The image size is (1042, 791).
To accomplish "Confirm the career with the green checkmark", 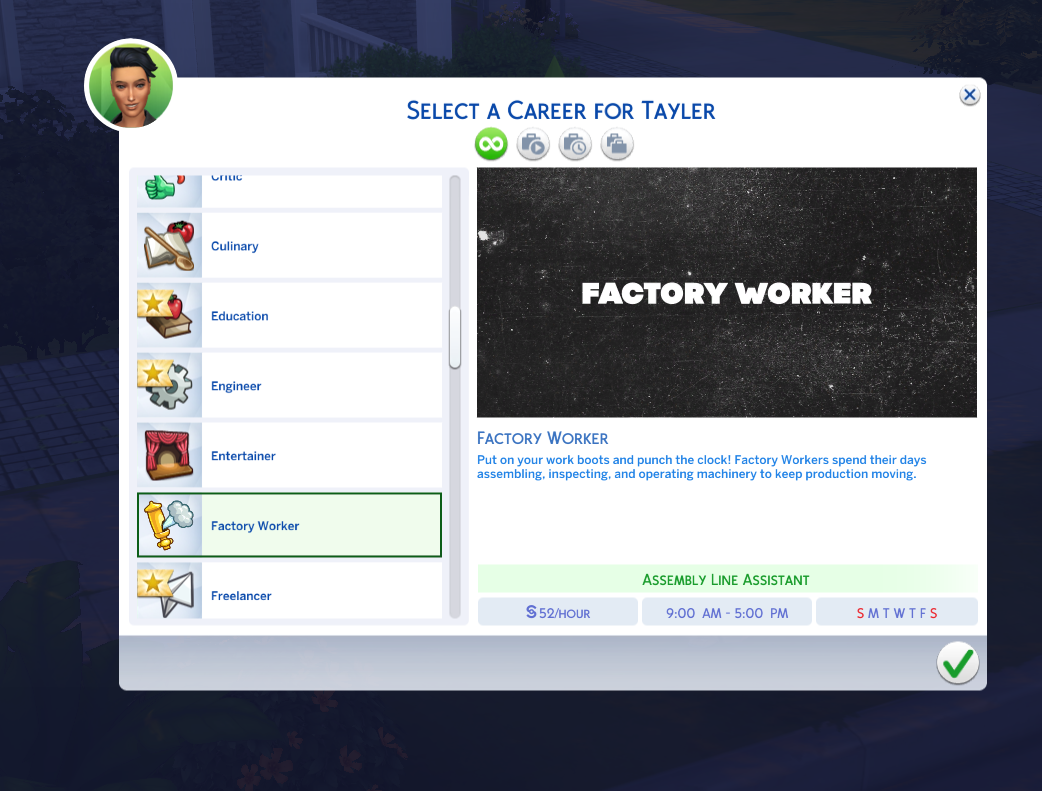I will 957,663.
